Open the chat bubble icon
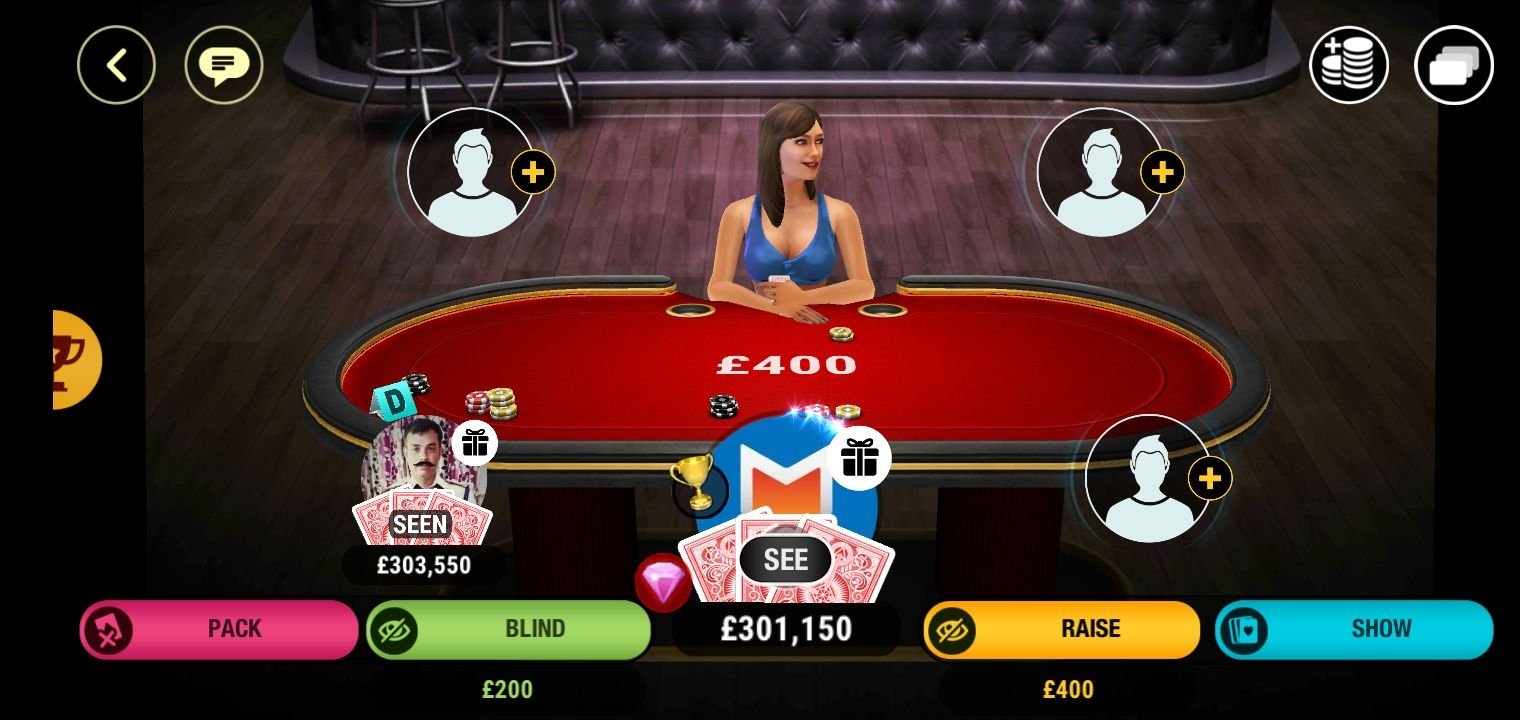The height and width of the screenshot is (720, 1520). coord(225,64)
